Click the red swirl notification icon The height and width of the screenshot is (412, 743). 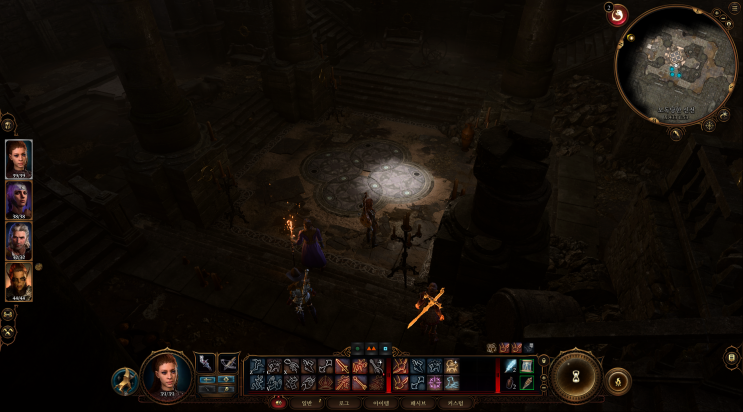pos(617,15)
